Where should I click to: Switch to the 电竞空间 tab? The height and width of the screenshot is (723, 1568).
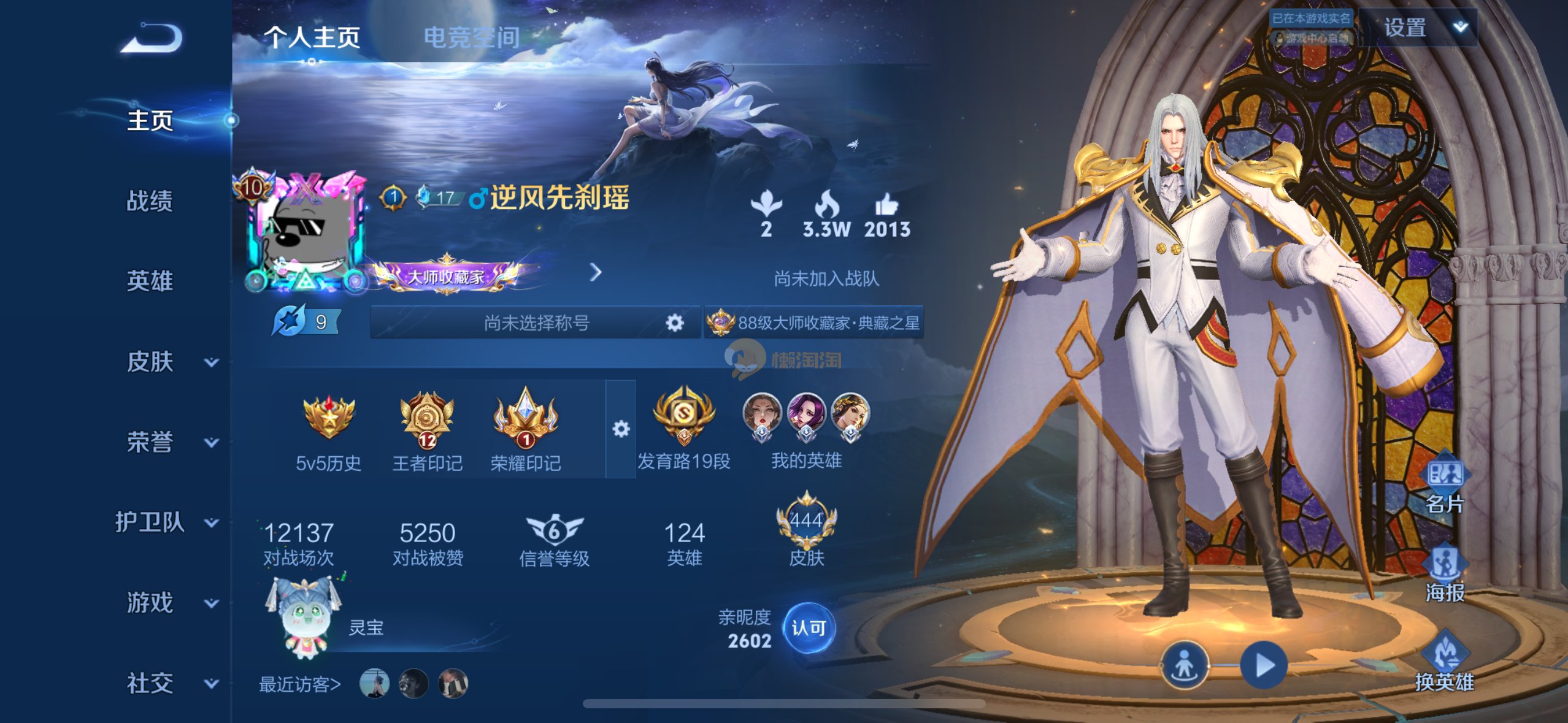point(471,38)
